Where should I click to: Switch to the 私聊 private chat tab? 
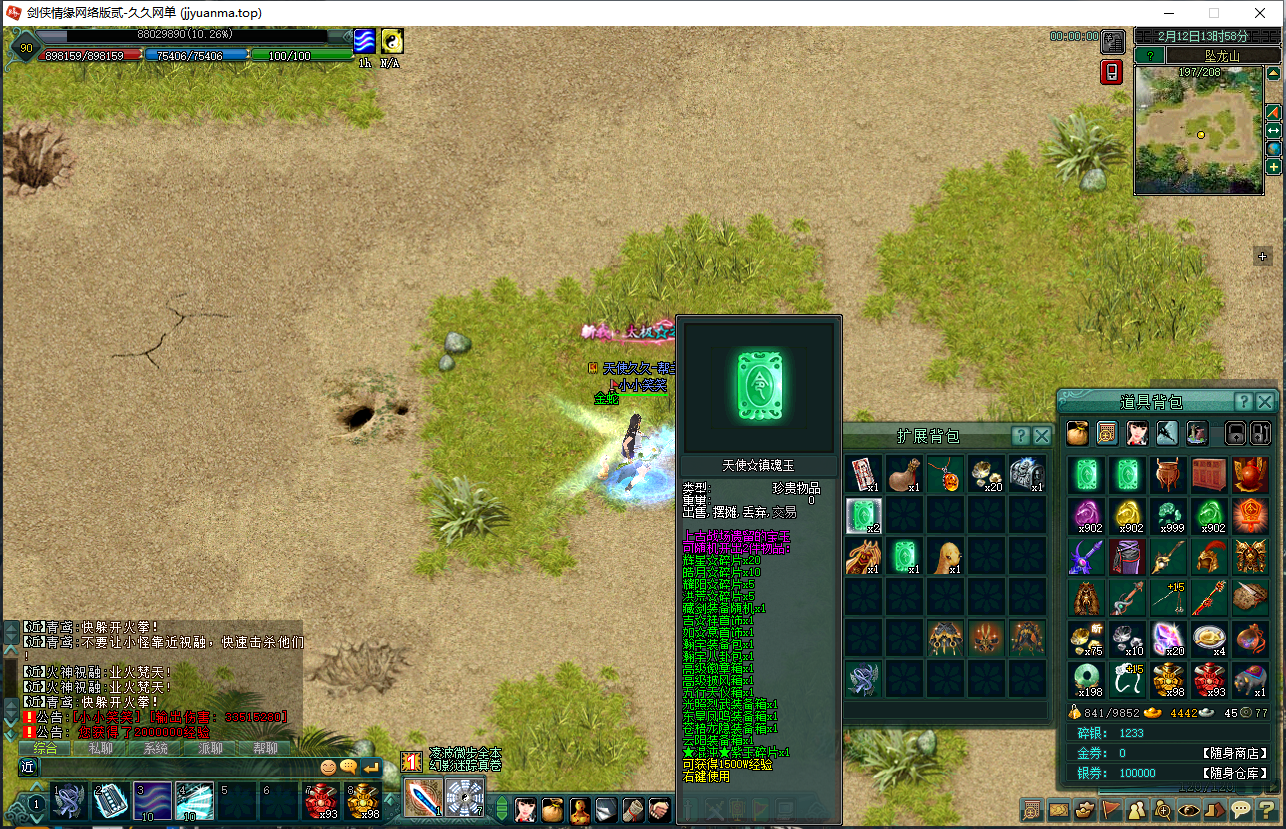point(100,748)
